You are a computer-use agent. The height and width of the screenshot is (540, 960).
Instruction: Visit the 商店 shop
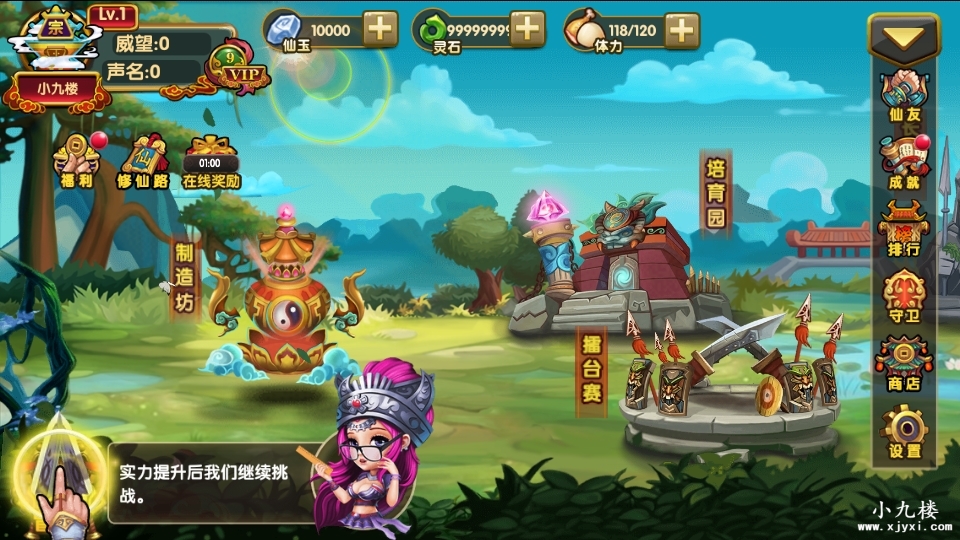[x=904, y=364]
